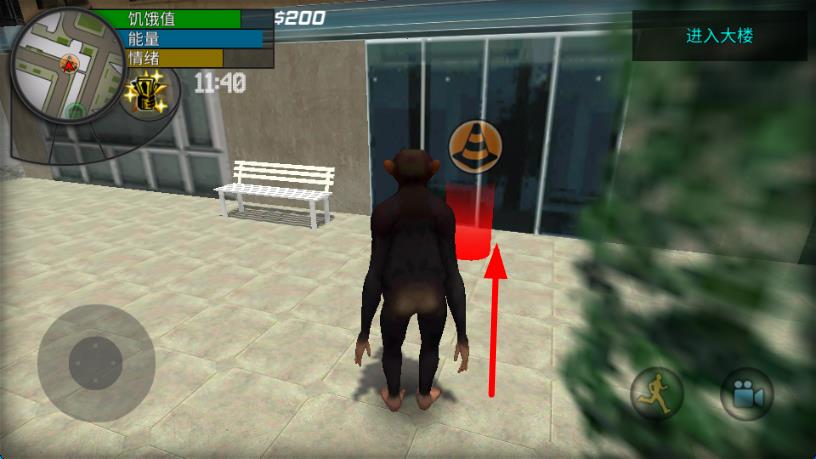Switch view with the video camera button
This screenshot has width=816, height=459.
coord(746,394)
